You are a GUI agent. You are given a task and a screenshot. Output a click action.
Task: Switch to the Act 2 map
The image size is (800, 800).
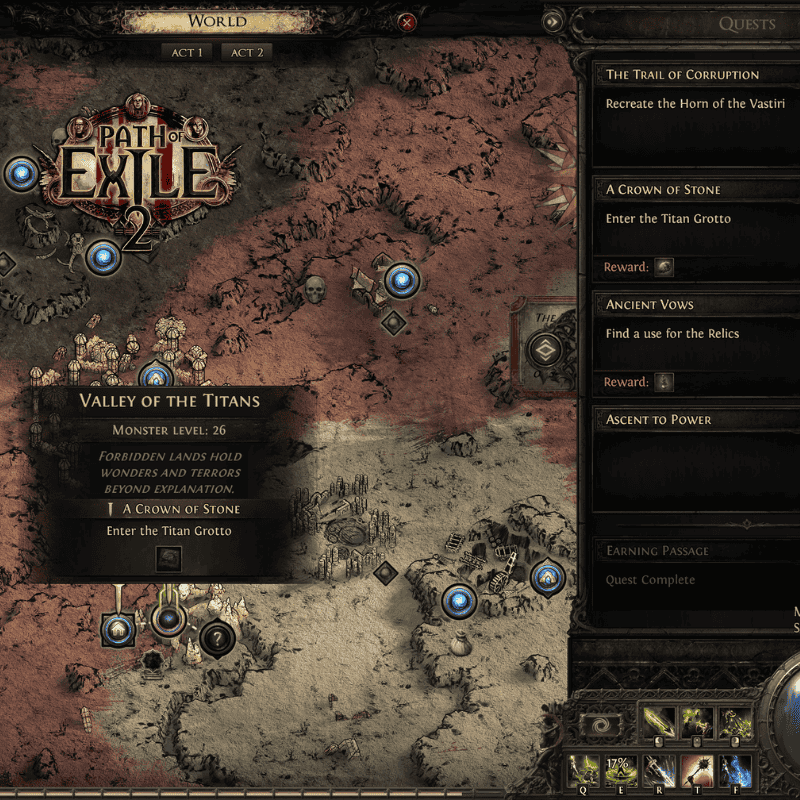coord(247,52)
